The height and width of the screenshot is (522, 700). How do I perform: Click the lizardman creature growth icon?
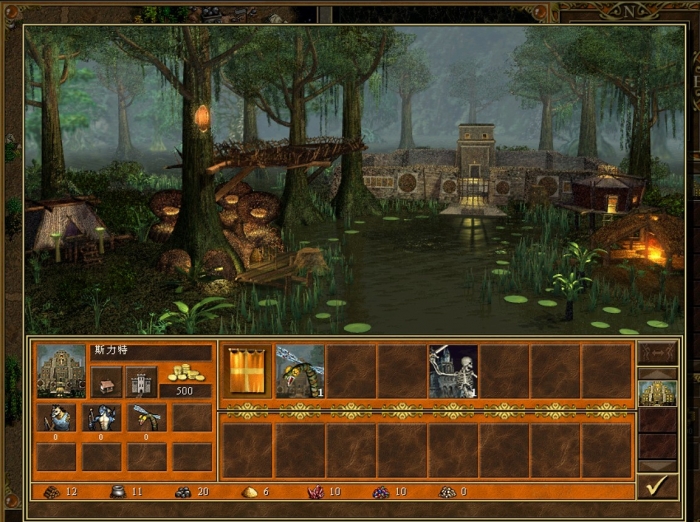[x=101, y=417]
